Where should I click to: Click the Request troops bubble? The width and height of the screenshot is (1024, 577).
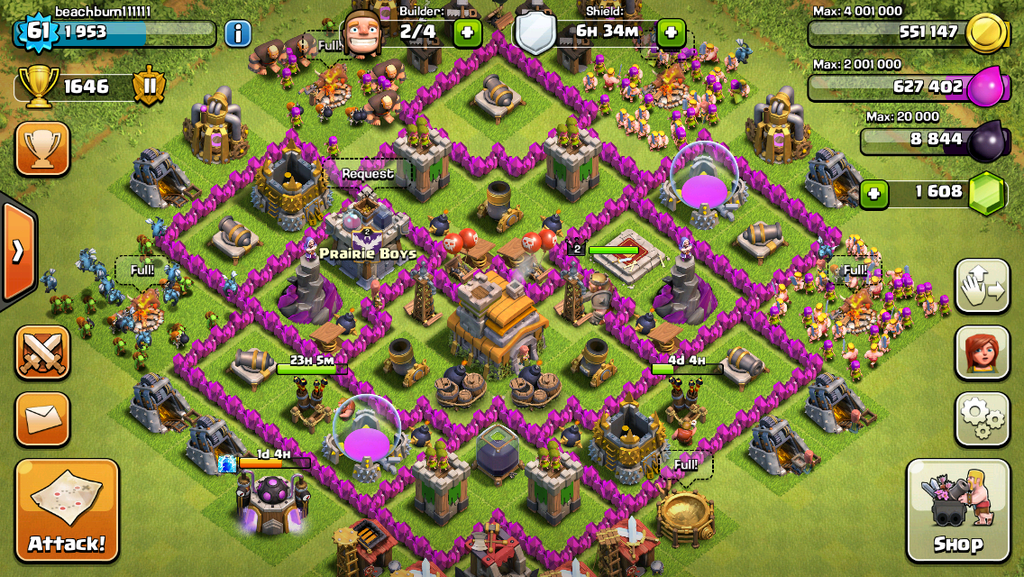[x=367, y=174]
